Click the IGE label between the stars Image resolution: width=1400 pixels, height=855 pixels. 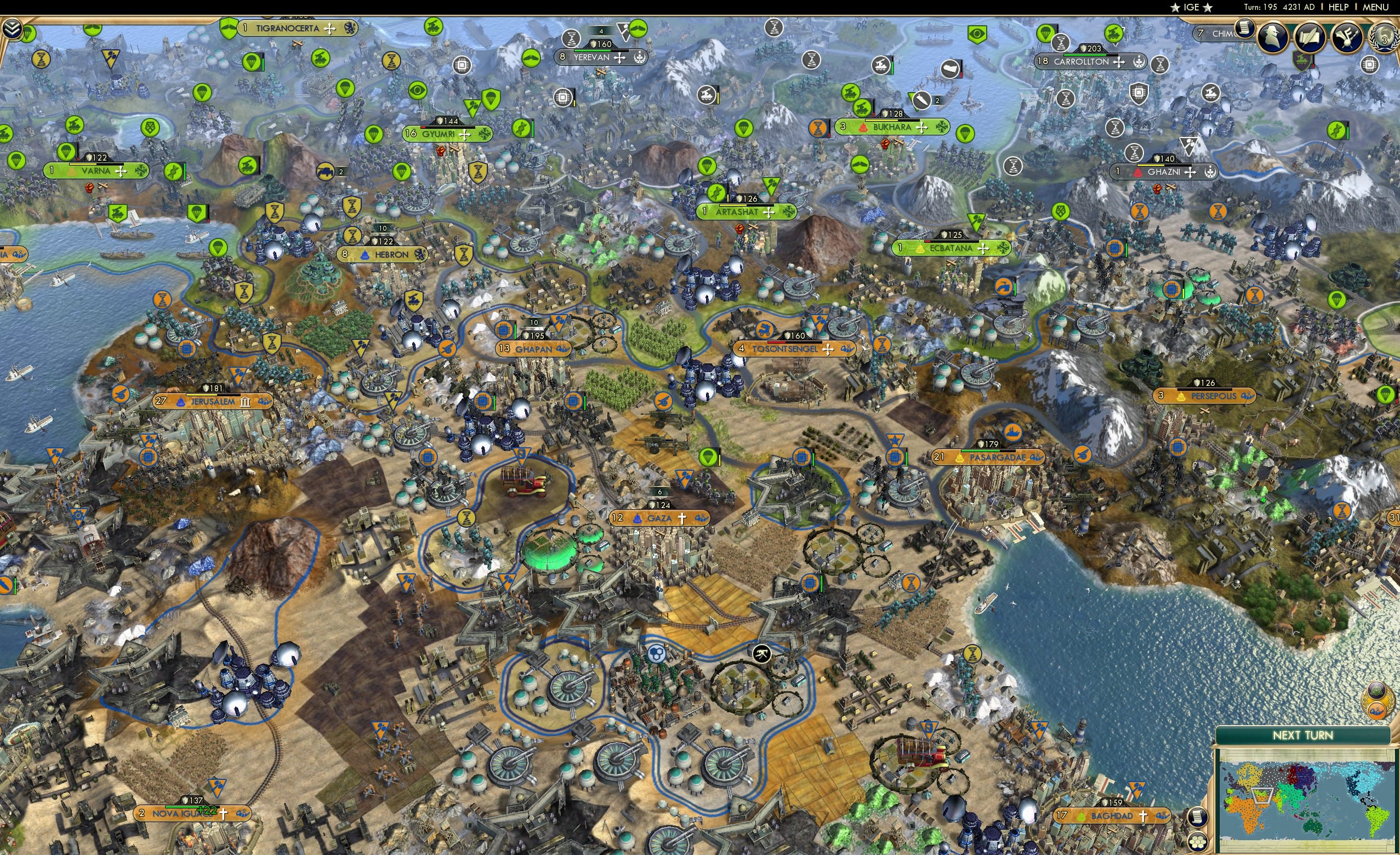pyautogui.click(x=1191, y=7)
